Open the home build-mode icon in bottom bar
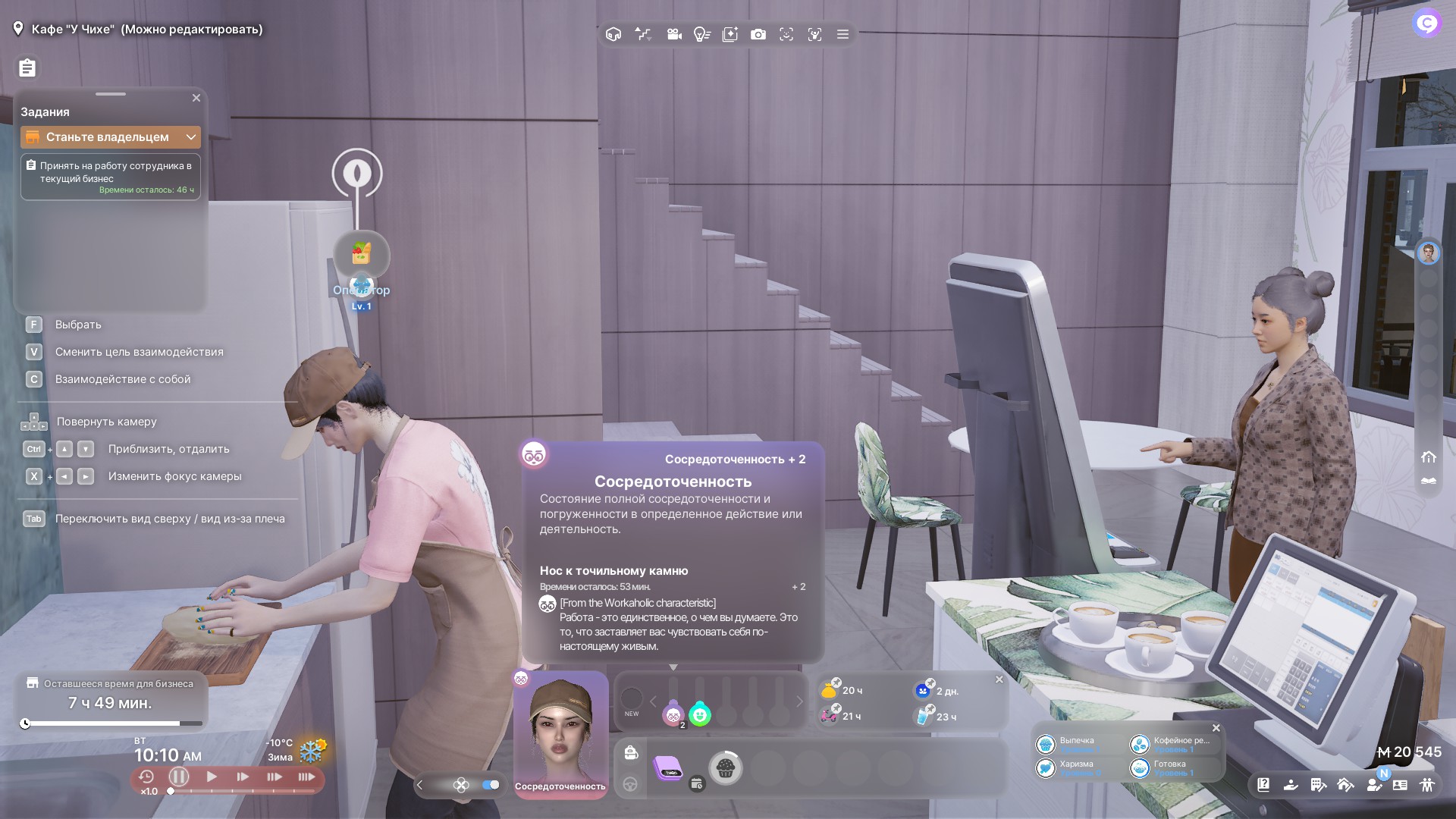The width and height of the screenshot is (1456, 819). pos(1345,785)
